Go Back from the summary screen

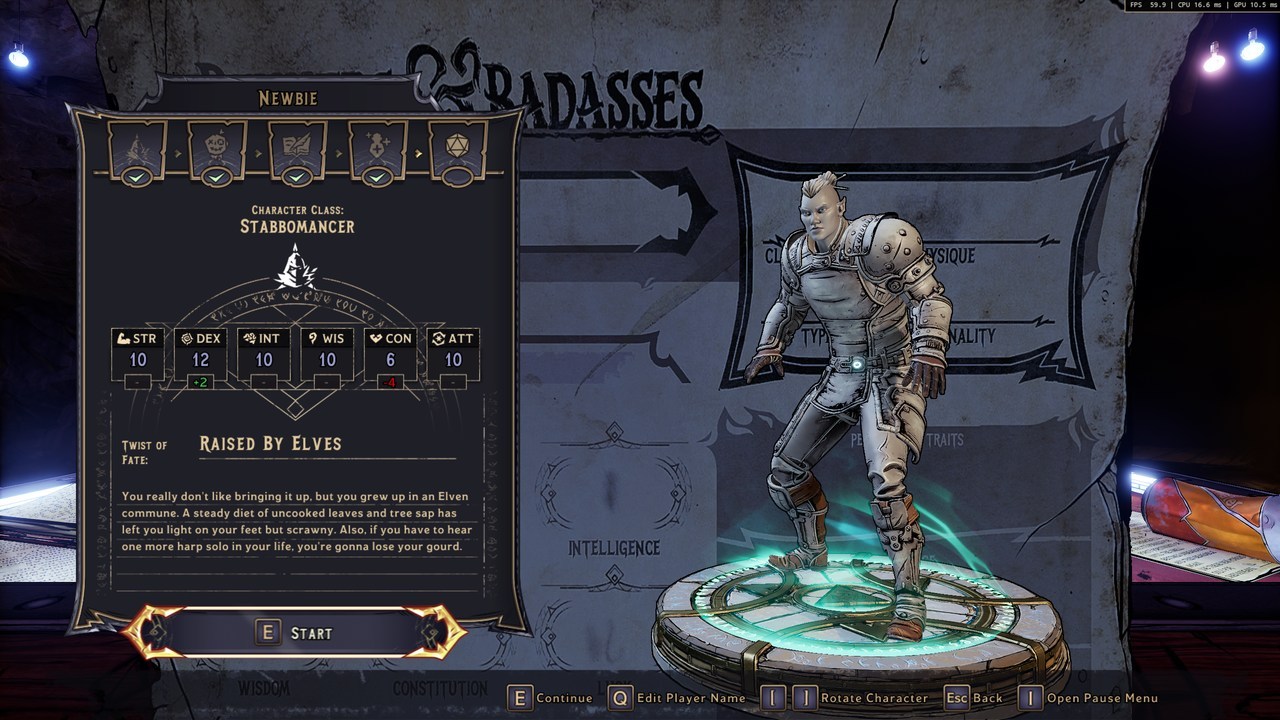[973, 698]
